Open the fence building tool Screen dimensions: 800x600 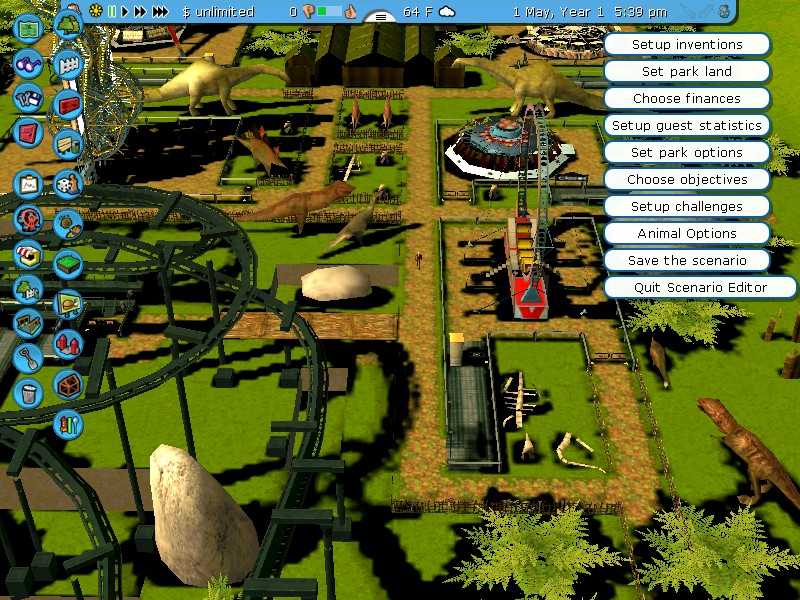[x=67, y=65]
